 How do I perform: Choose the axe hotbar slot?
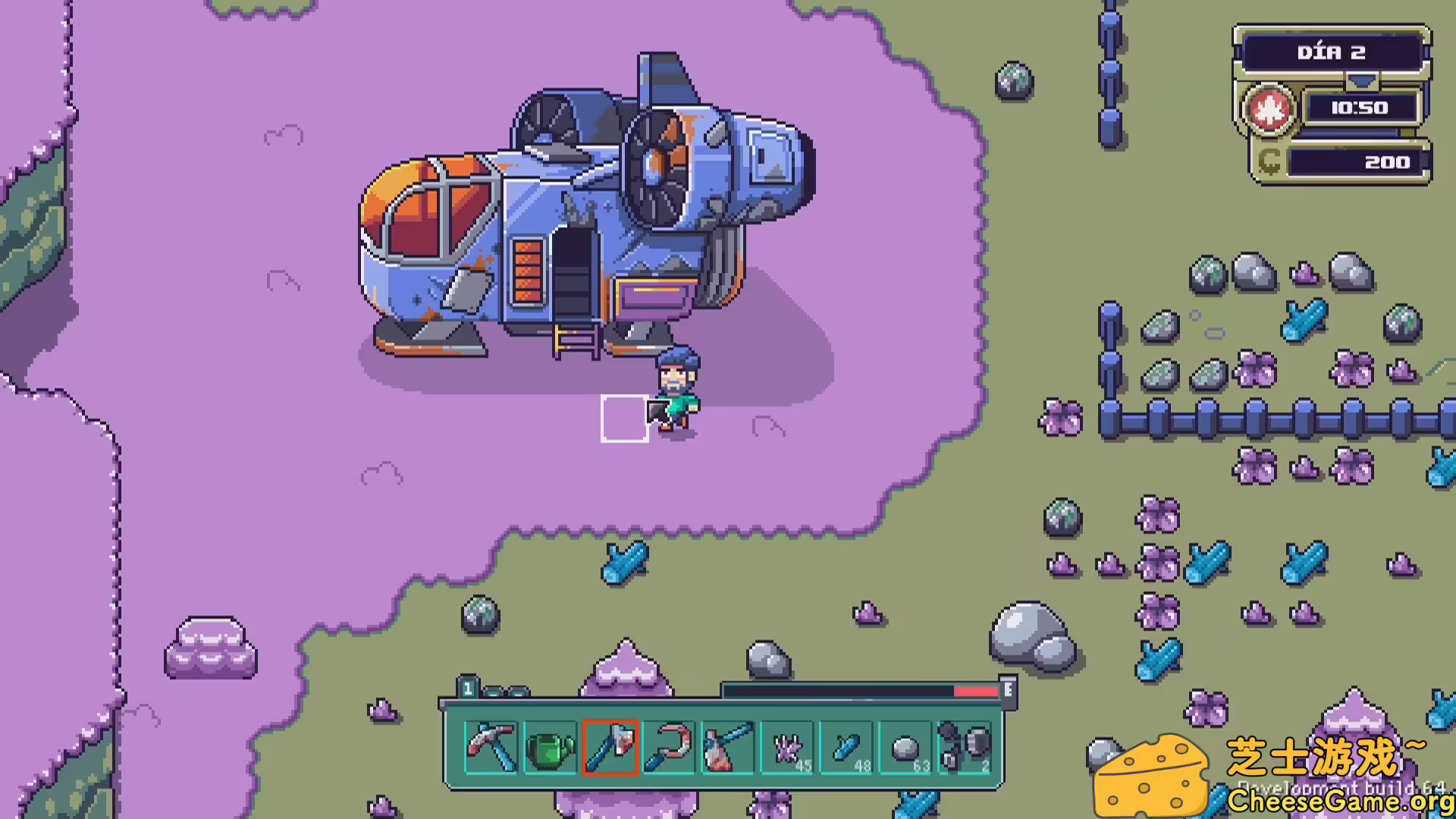(x=610, y=747)
